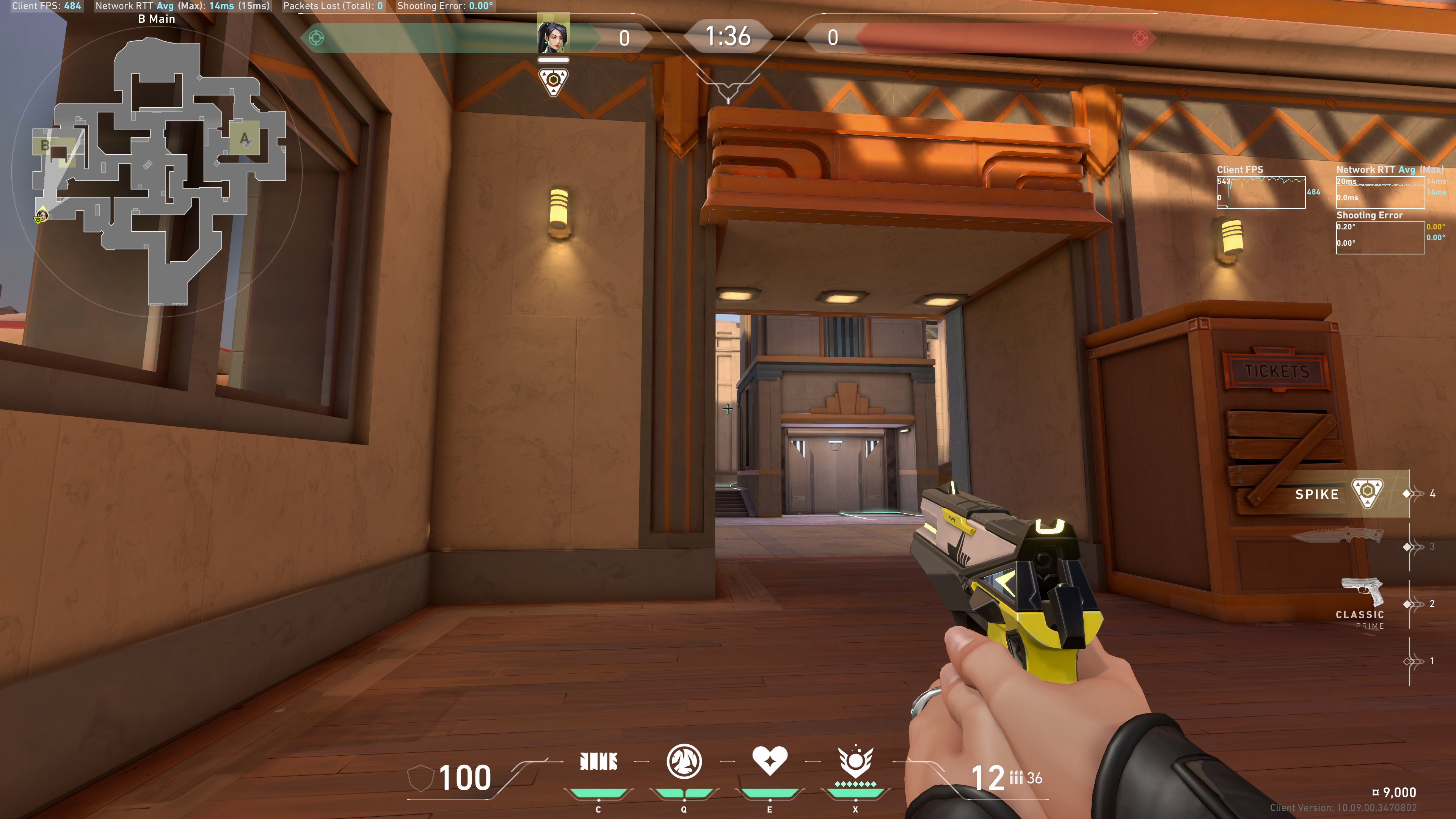
Task: Click the Shooting Error graph
Action: [x=1380, y=237]
